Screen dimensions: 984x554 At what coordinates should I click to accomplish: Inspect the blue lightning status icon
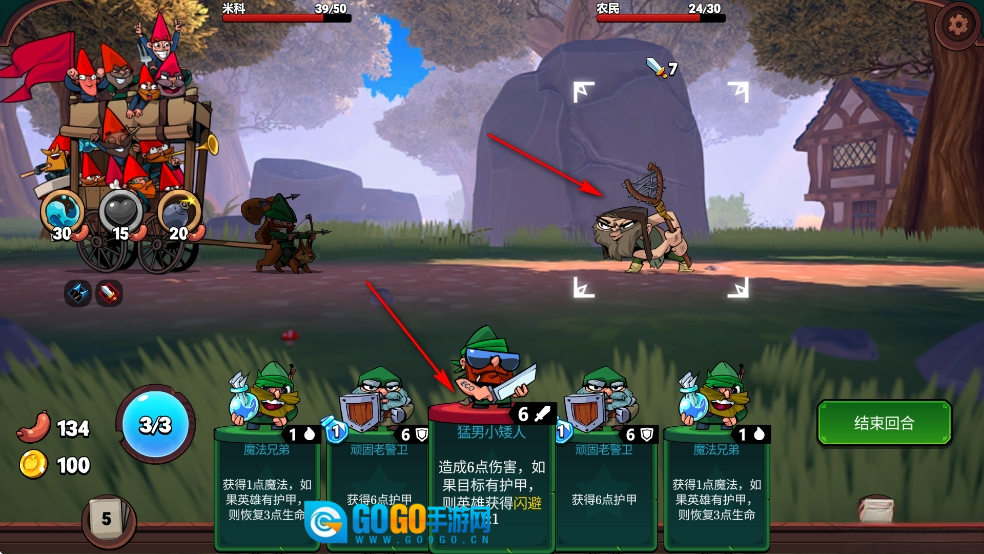[78, 293]
